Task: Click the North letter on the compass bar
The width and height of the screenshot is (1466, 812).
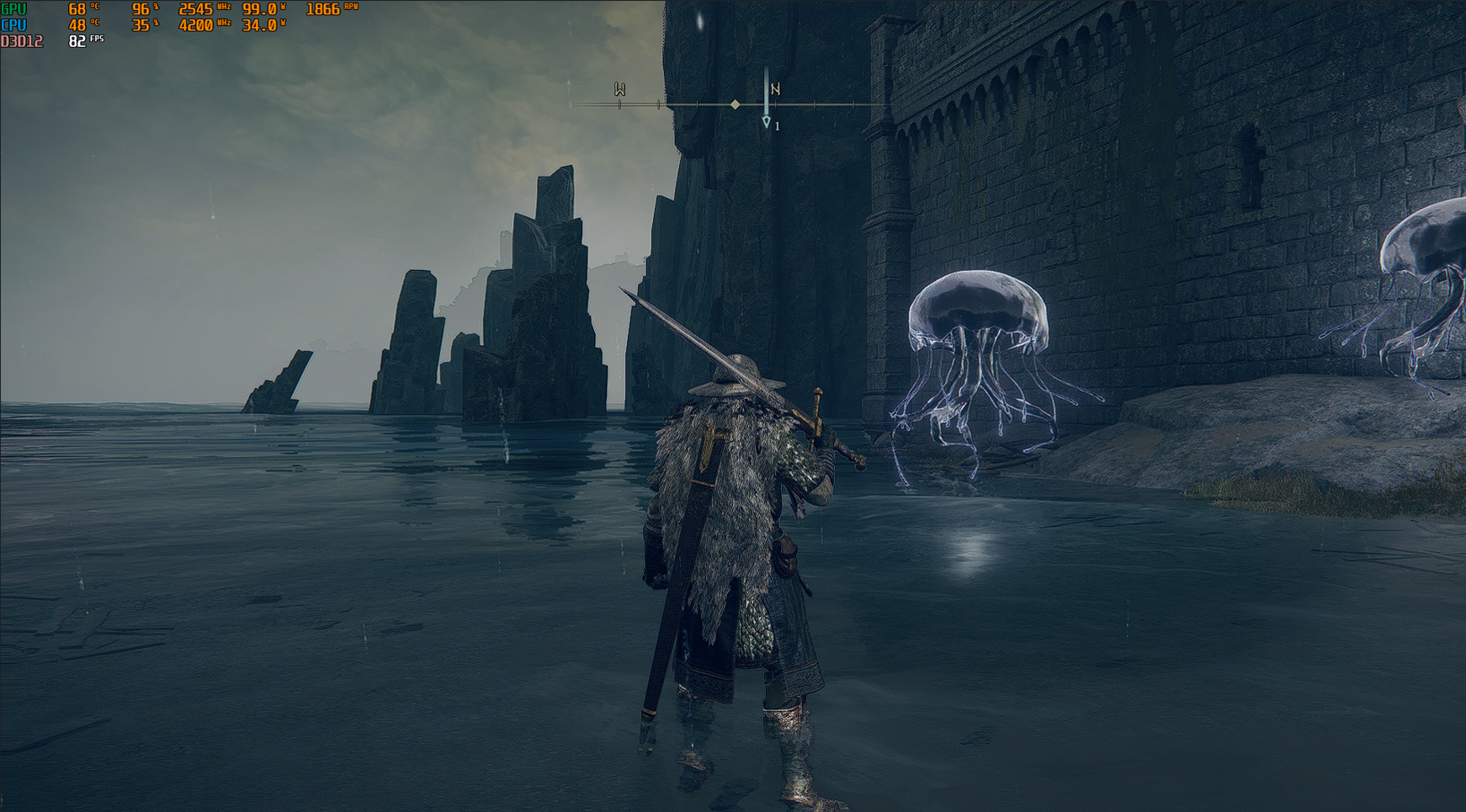Action: 775,88
